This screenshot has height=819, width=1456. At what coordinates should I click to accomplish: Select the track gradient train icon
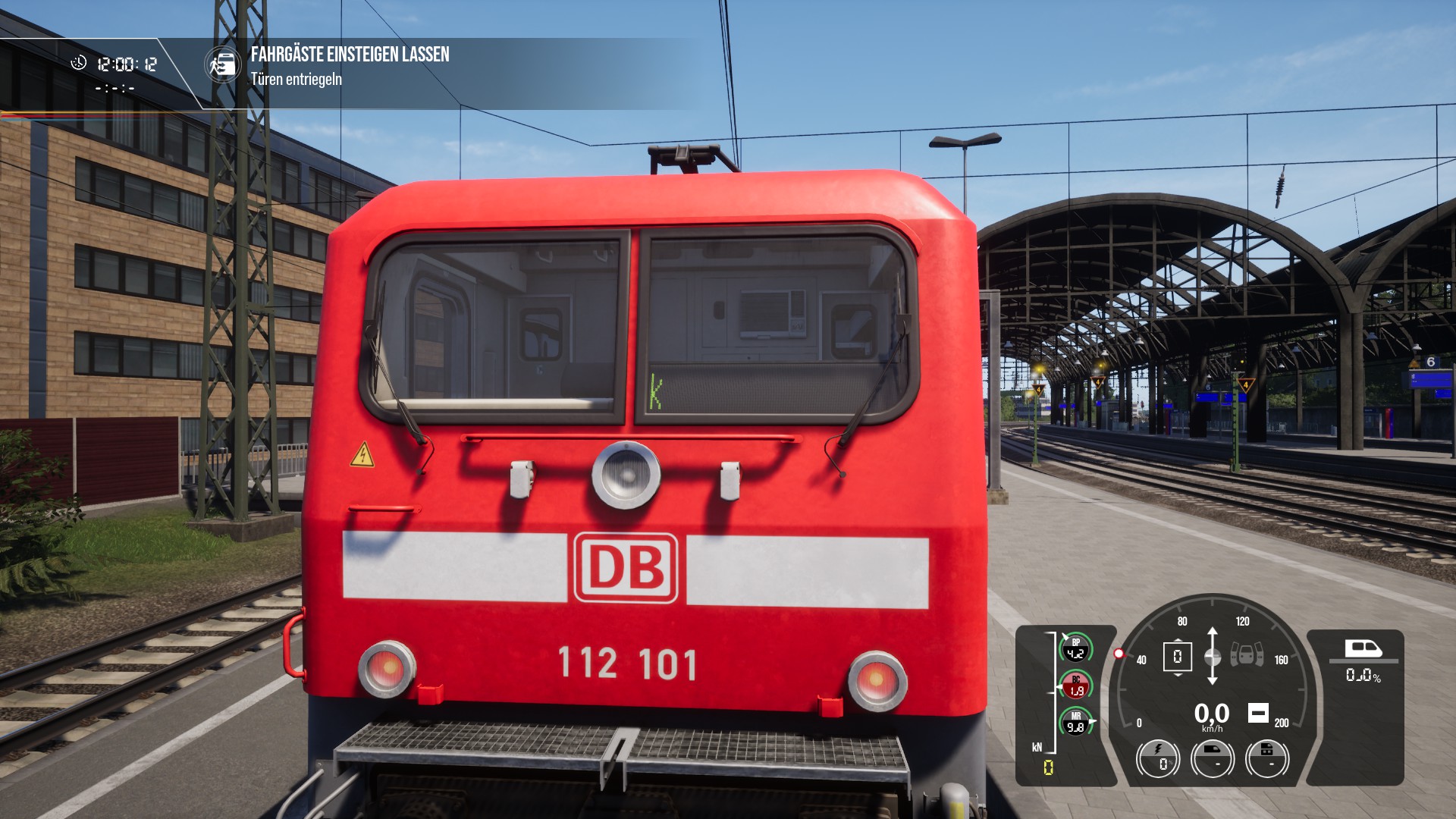coord(1363,648)
